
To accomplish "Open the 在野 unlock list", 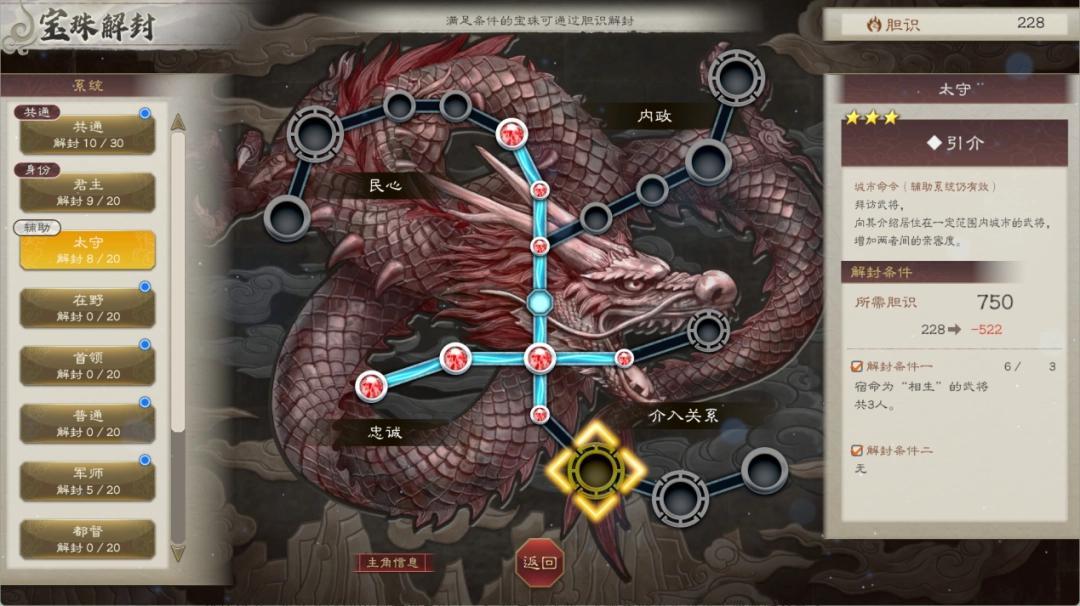I will click(x=88, y=308).
